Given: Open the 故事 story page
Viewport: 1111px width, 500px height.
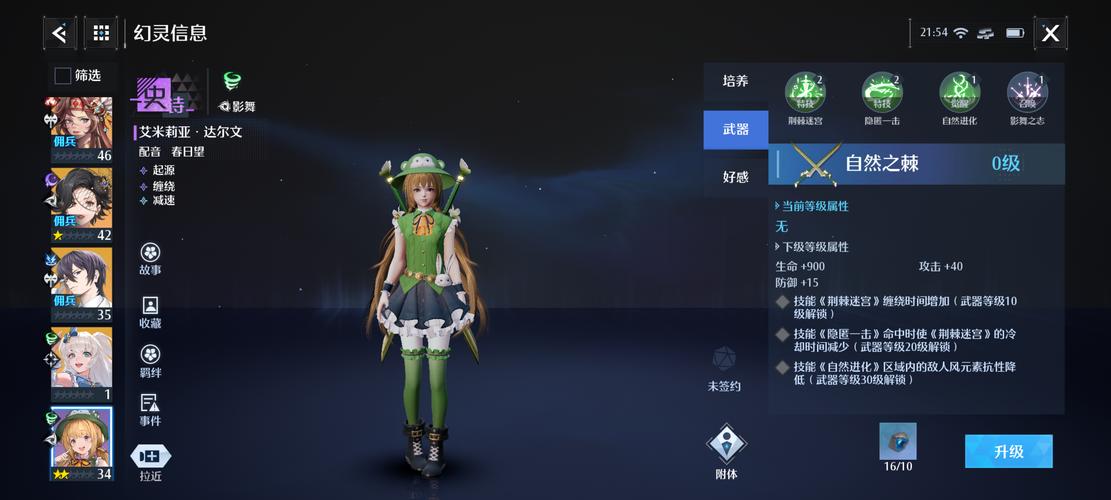Looking at the screenshot, I should point(151,257).
